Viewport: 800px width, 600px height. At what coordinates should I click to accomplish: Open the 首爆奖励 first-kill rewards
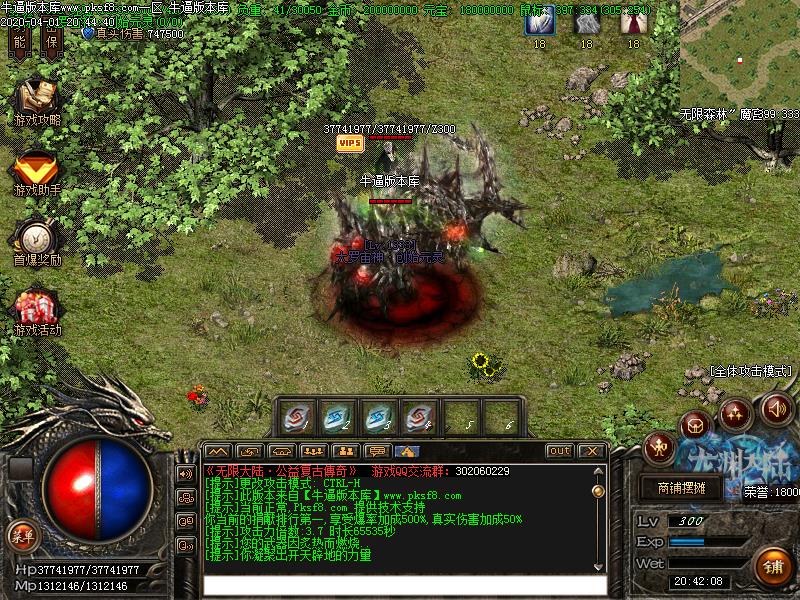37,238
